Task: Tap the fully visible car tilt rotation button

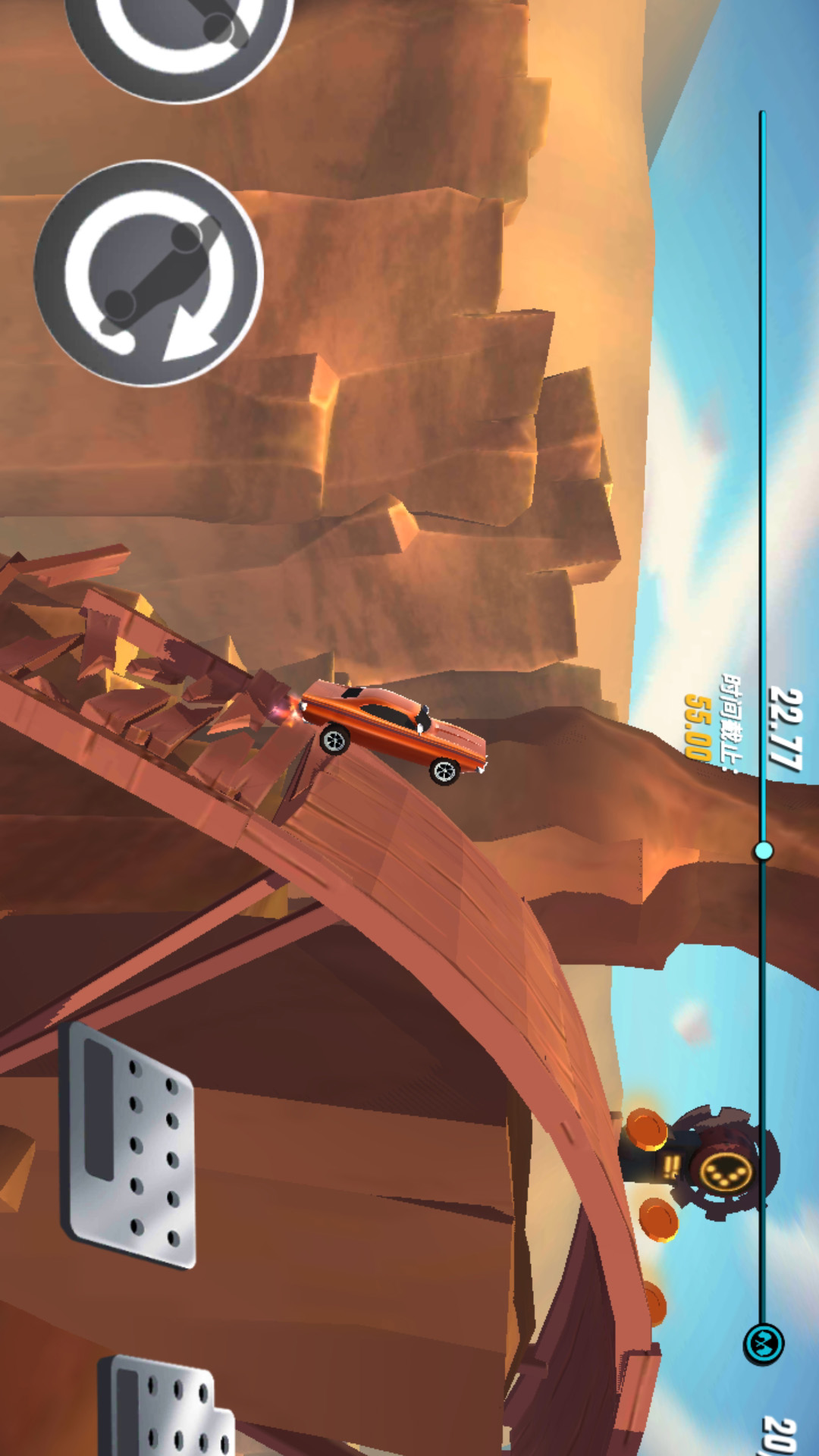Action: (x=149, y=273)
